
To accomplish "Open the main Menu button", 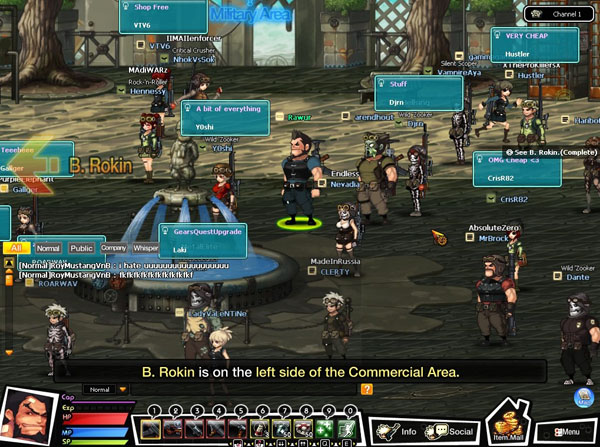I will [565, 431].
